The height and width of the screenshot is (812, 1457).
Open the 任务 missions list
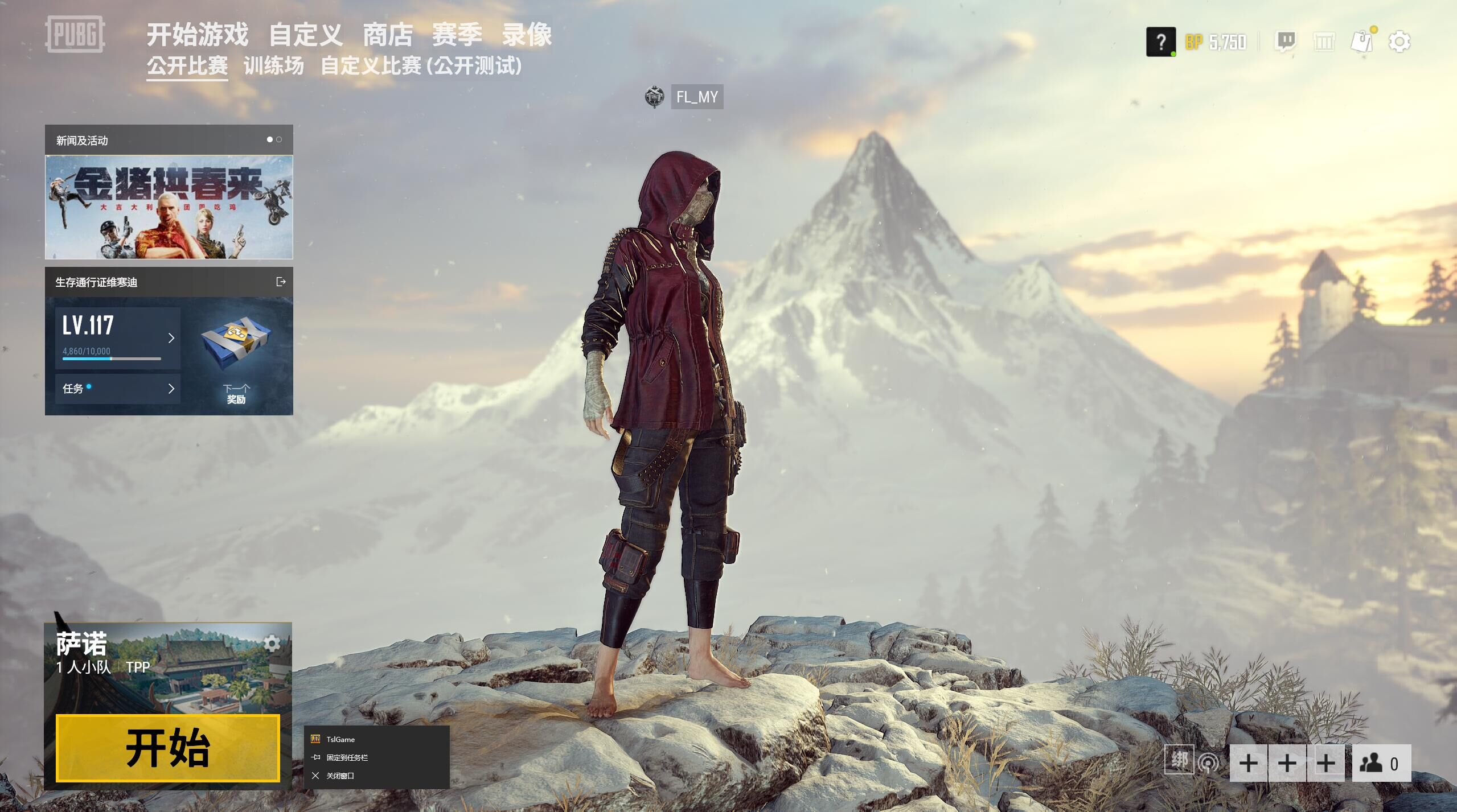click(118, 389)
